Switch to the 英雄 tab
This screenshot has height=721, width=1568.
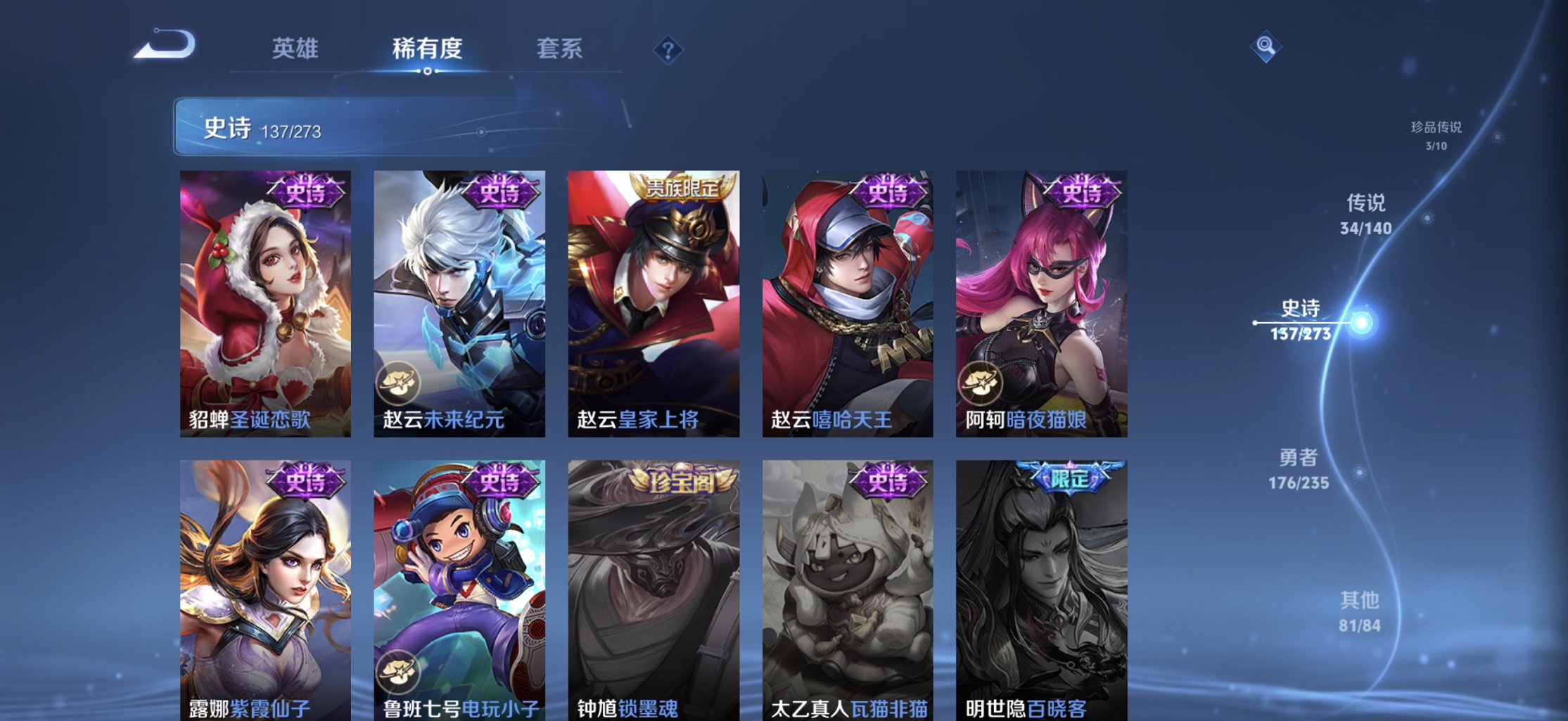295,49
